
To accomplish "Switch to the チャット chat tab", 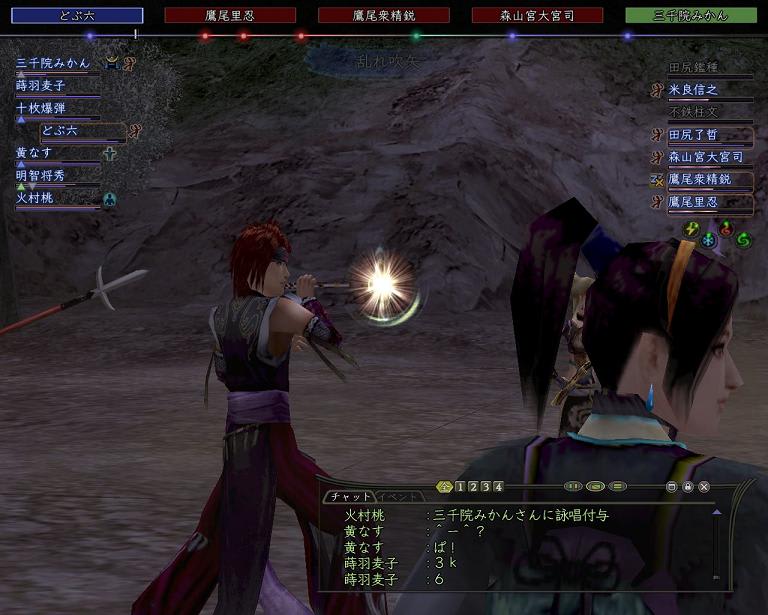I will coord(350,496).
